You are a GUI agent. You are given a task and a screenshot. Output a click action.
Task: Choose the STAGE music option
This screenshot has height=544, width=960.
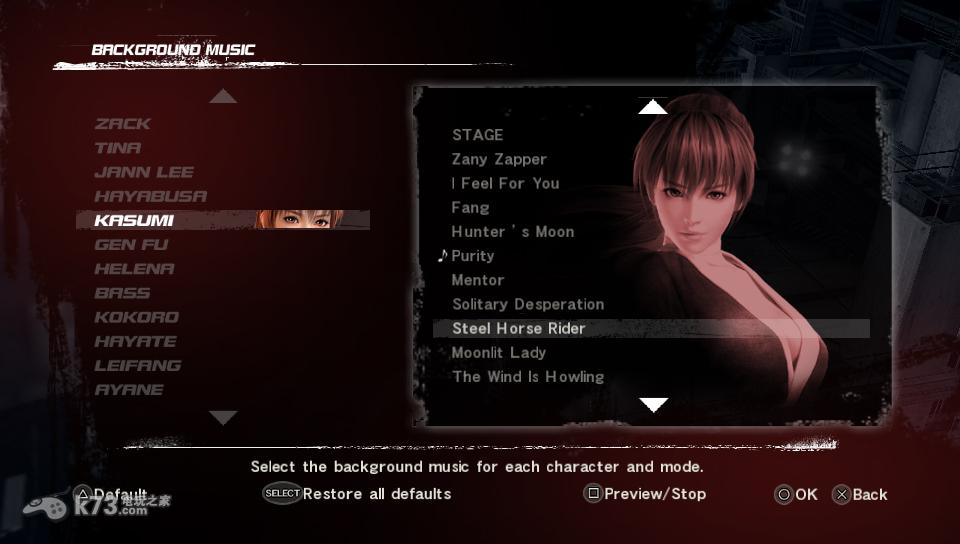click(x=477, y=135)
